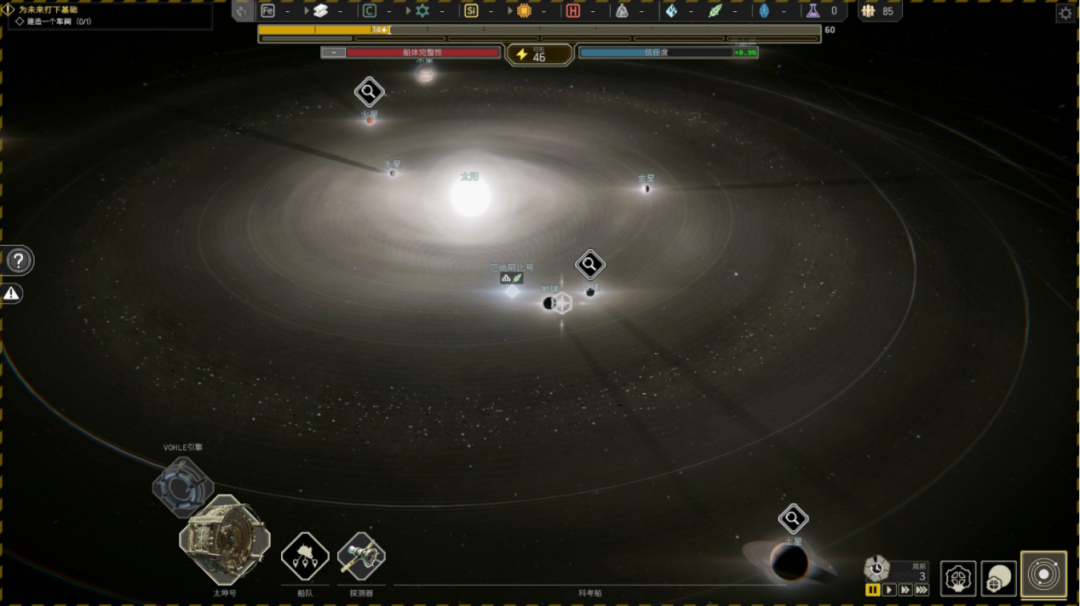This screenshot has height=606, width=1080.
Task: Switch to triple fast-forward speed
Action: pos(921,590)
